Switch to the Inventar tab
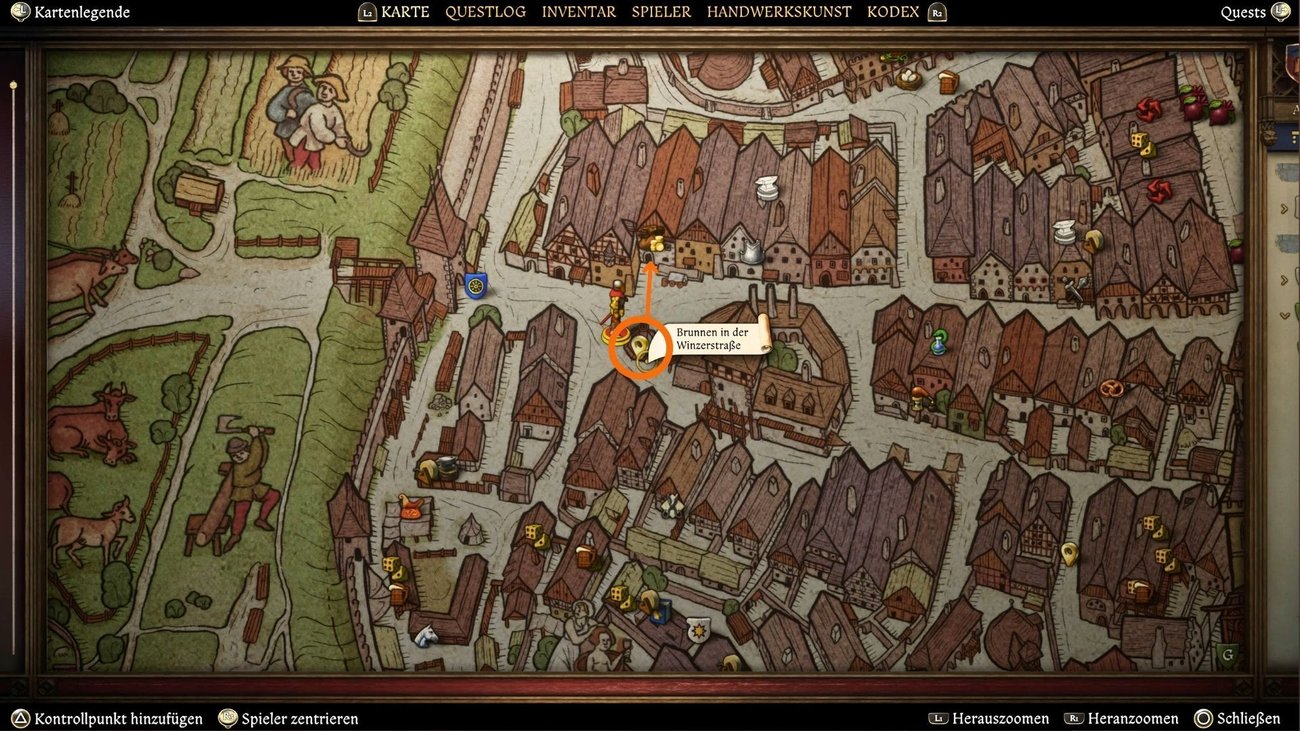 click(x=579, y=11)
